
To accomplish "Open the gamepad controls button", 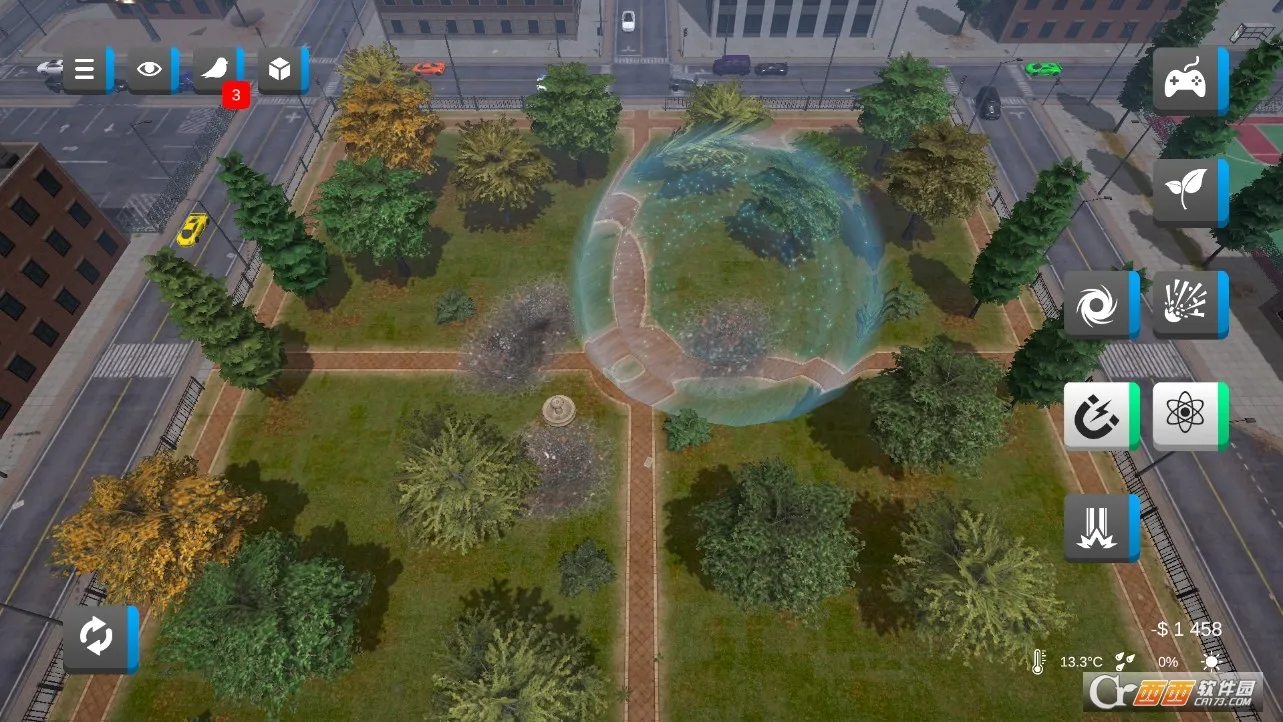I will click(x=1188, y=80).
